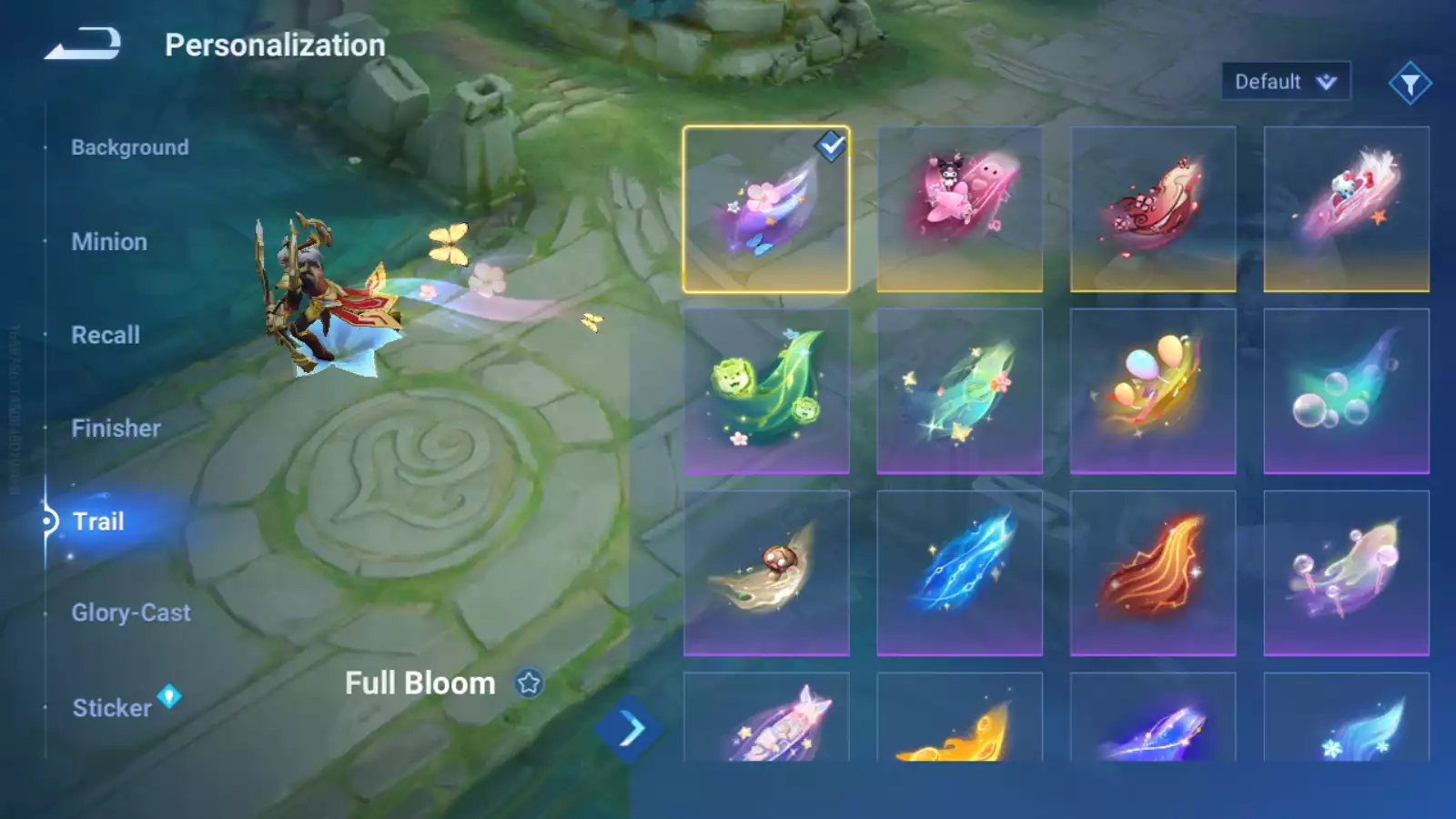This screenshot has width=1456, height=819.
Task: Select the green cabbage vine trail
Action: tap(766, 391)
